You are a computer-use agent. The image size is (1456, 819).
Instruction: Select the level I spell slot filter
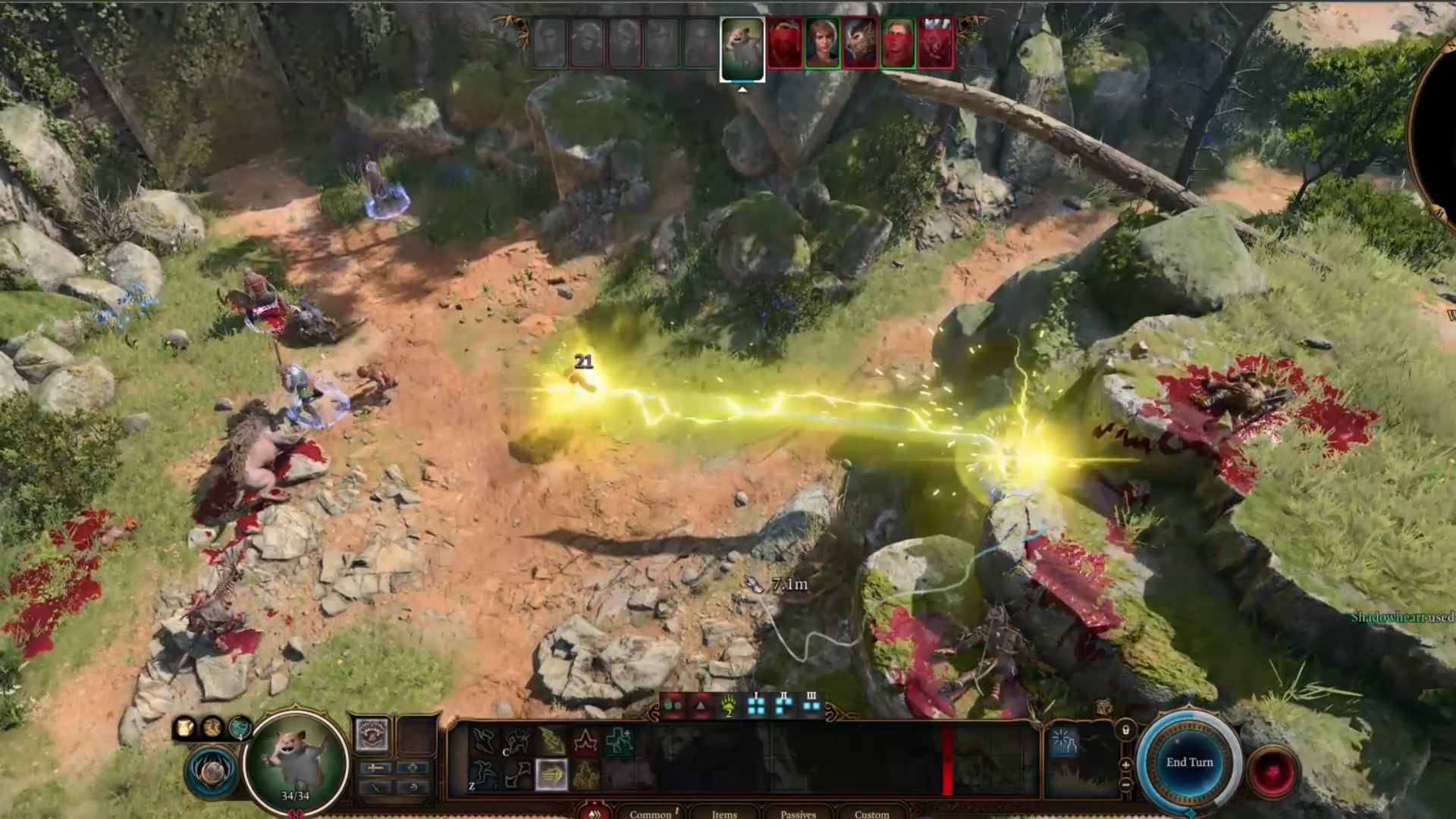click(x=756, y=705)
